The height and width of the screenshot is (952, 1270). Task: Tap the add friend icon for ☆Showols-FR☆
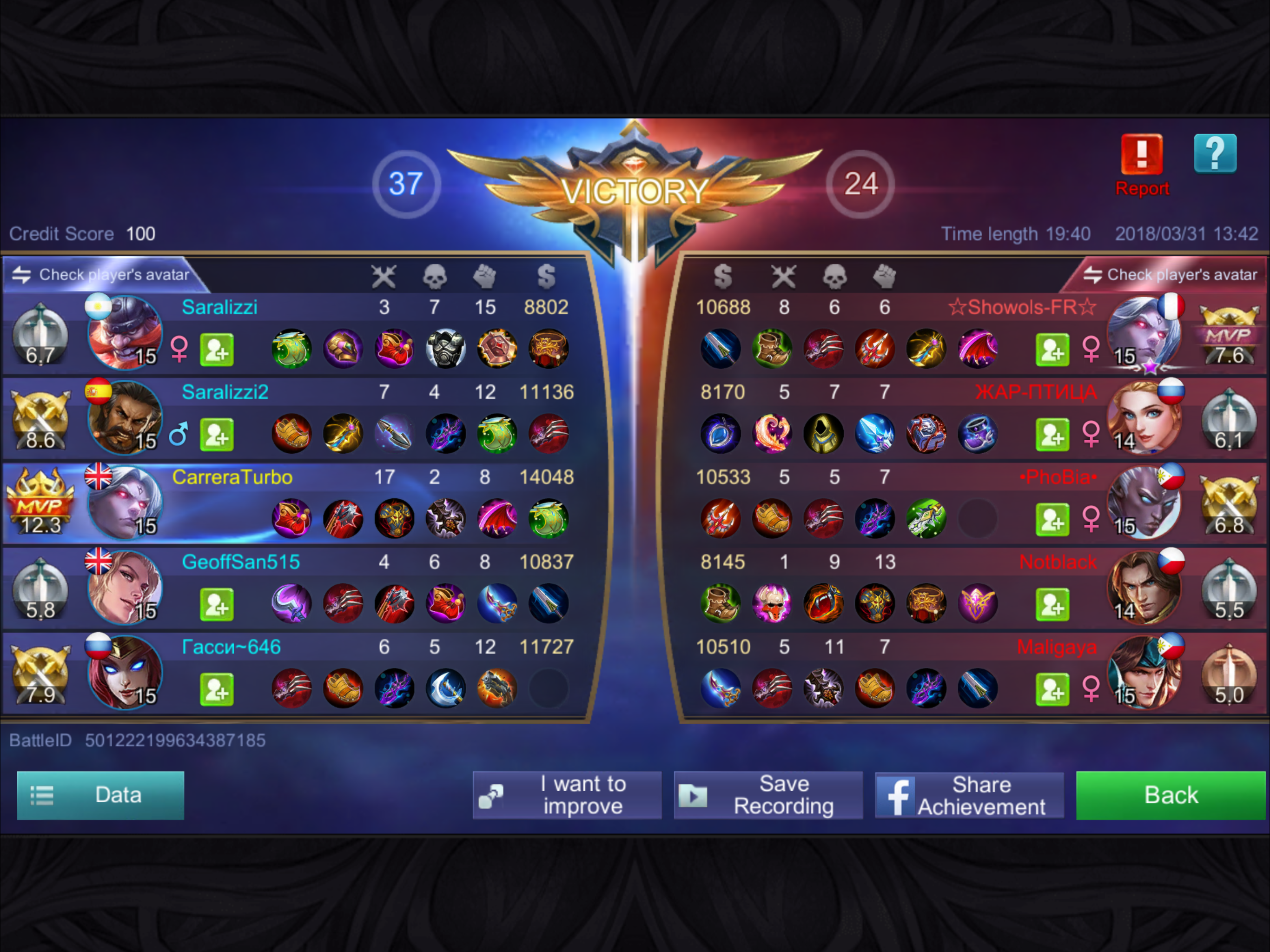[x=1052, y=350]
